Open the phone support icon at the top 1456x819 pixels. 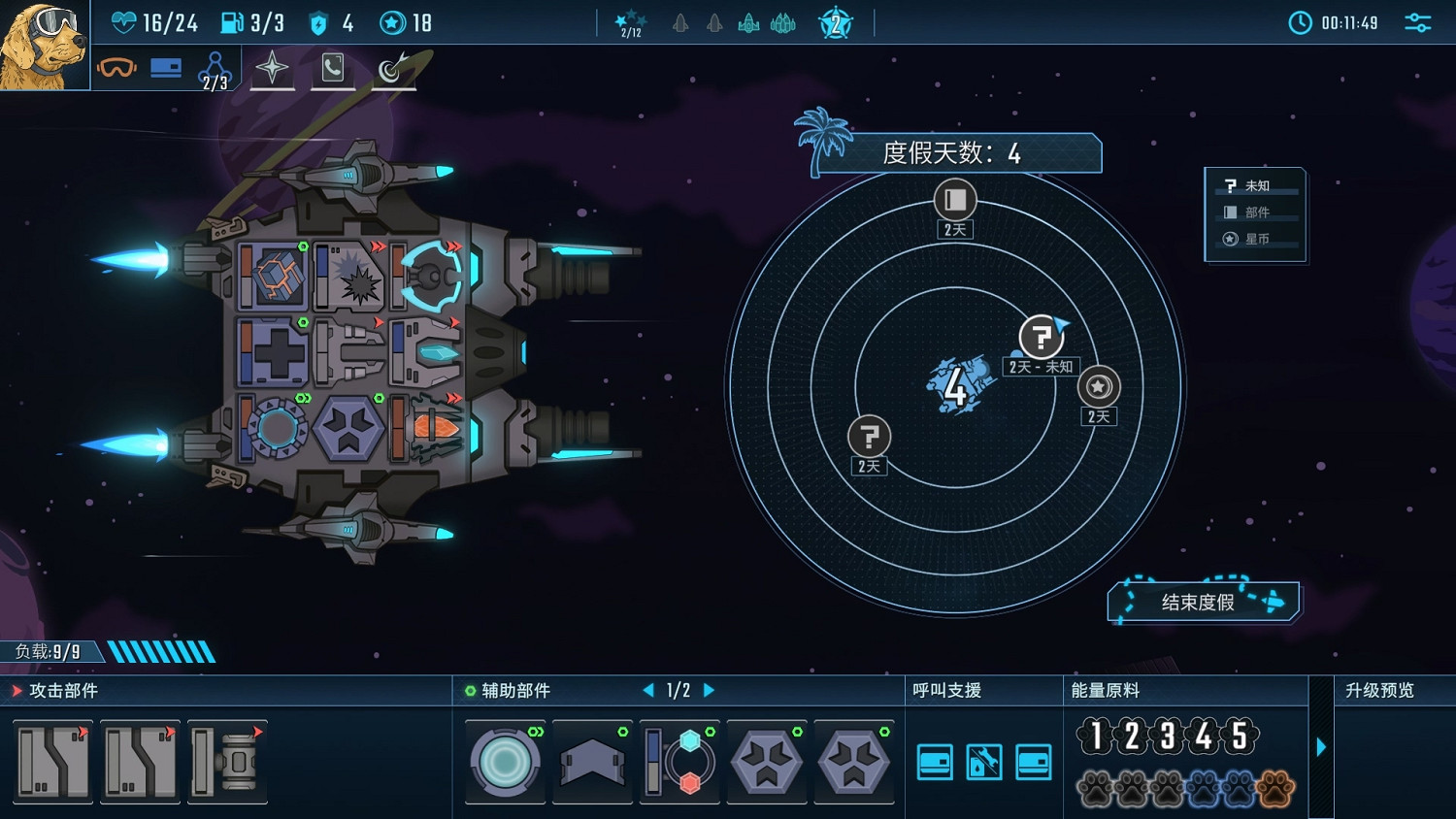[x=334, y=69]
